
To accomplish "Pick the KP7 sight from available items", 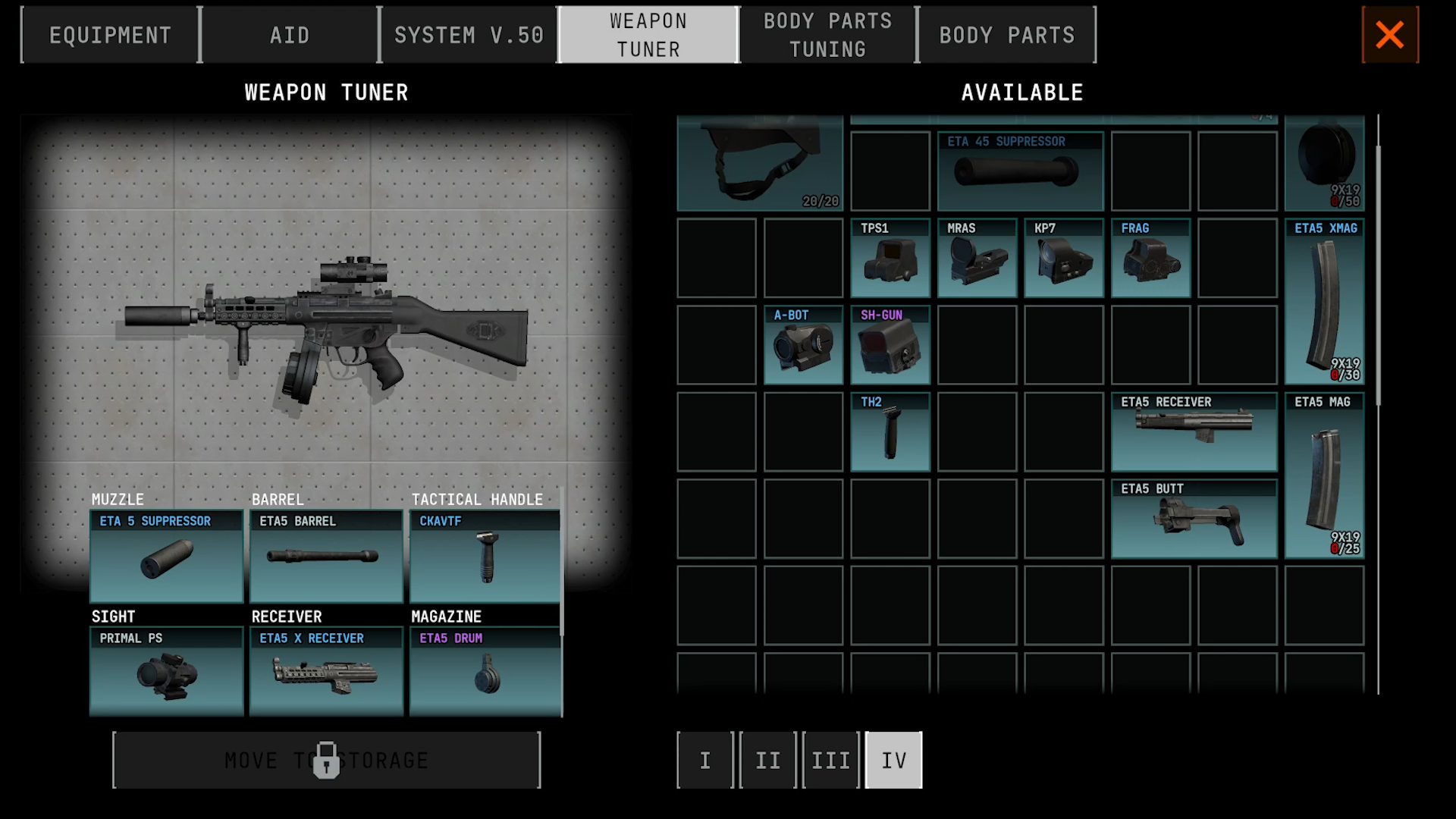I will [x=1063, y=262].
